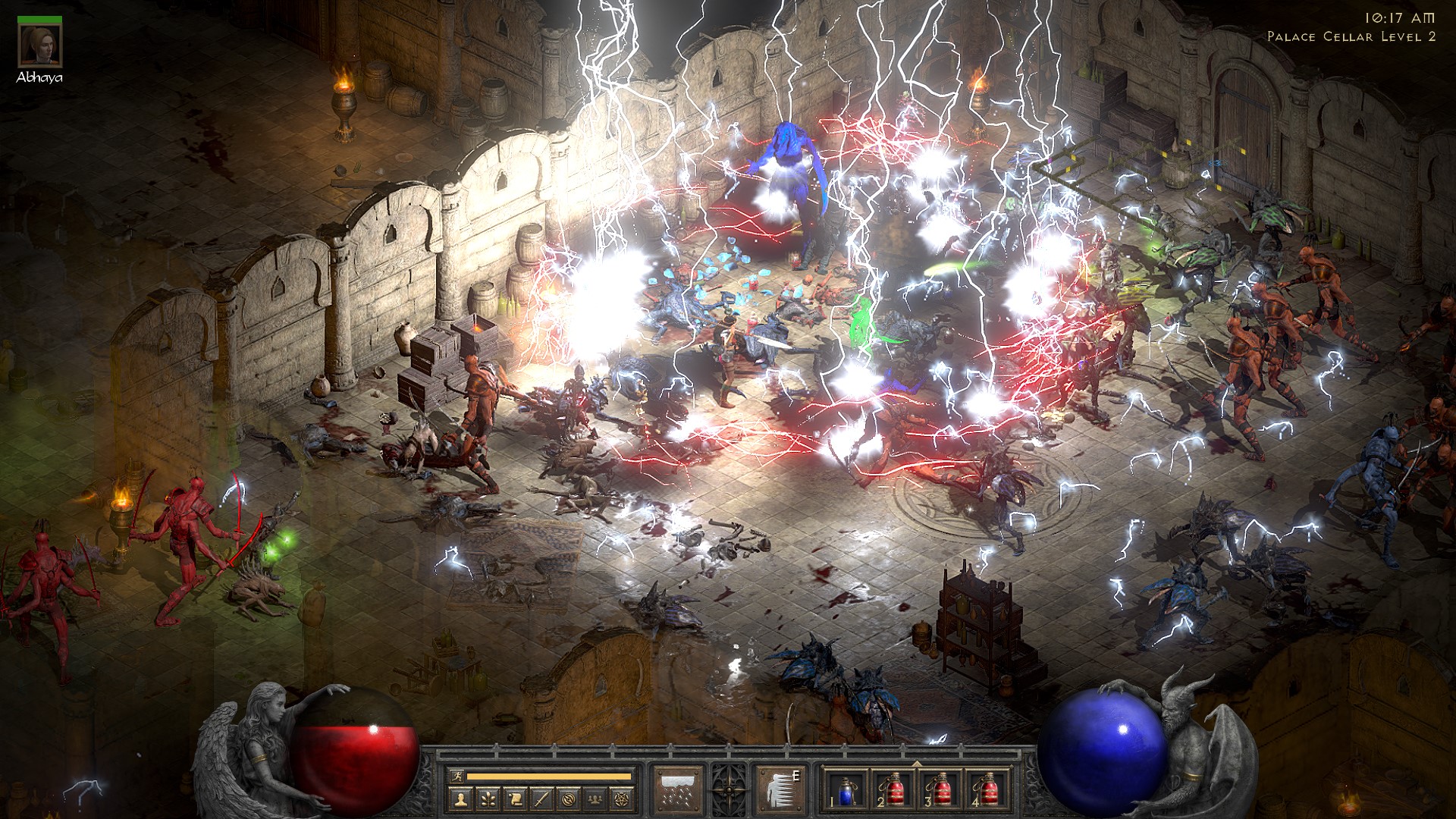Click the round emblem mini panel button
This screenshot has width=1456, height=819.
coord(569,799)
